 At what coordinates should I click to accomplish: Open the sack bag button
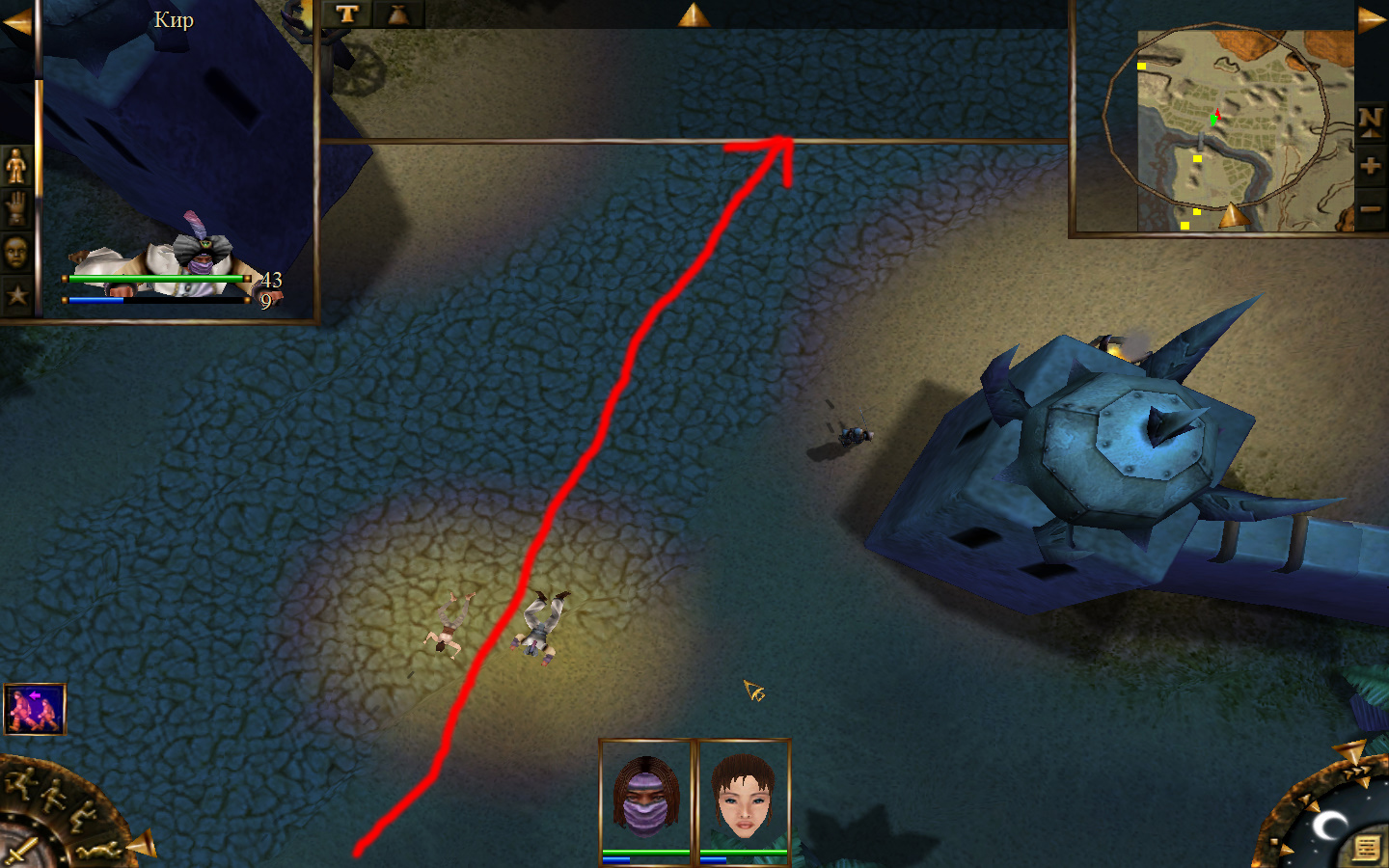coord(397,14)
